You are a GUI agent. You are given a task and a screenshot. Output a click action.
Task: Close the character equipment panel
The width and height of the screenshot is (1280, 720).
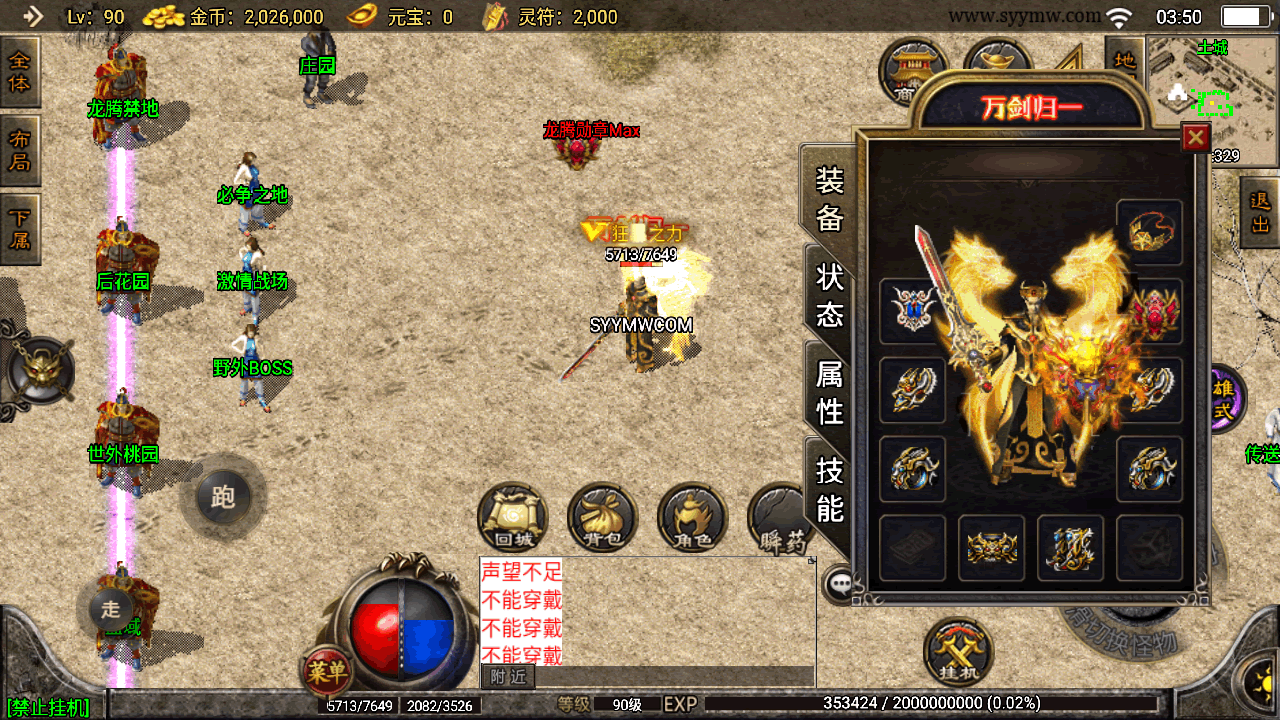[x=1195, y=137]
